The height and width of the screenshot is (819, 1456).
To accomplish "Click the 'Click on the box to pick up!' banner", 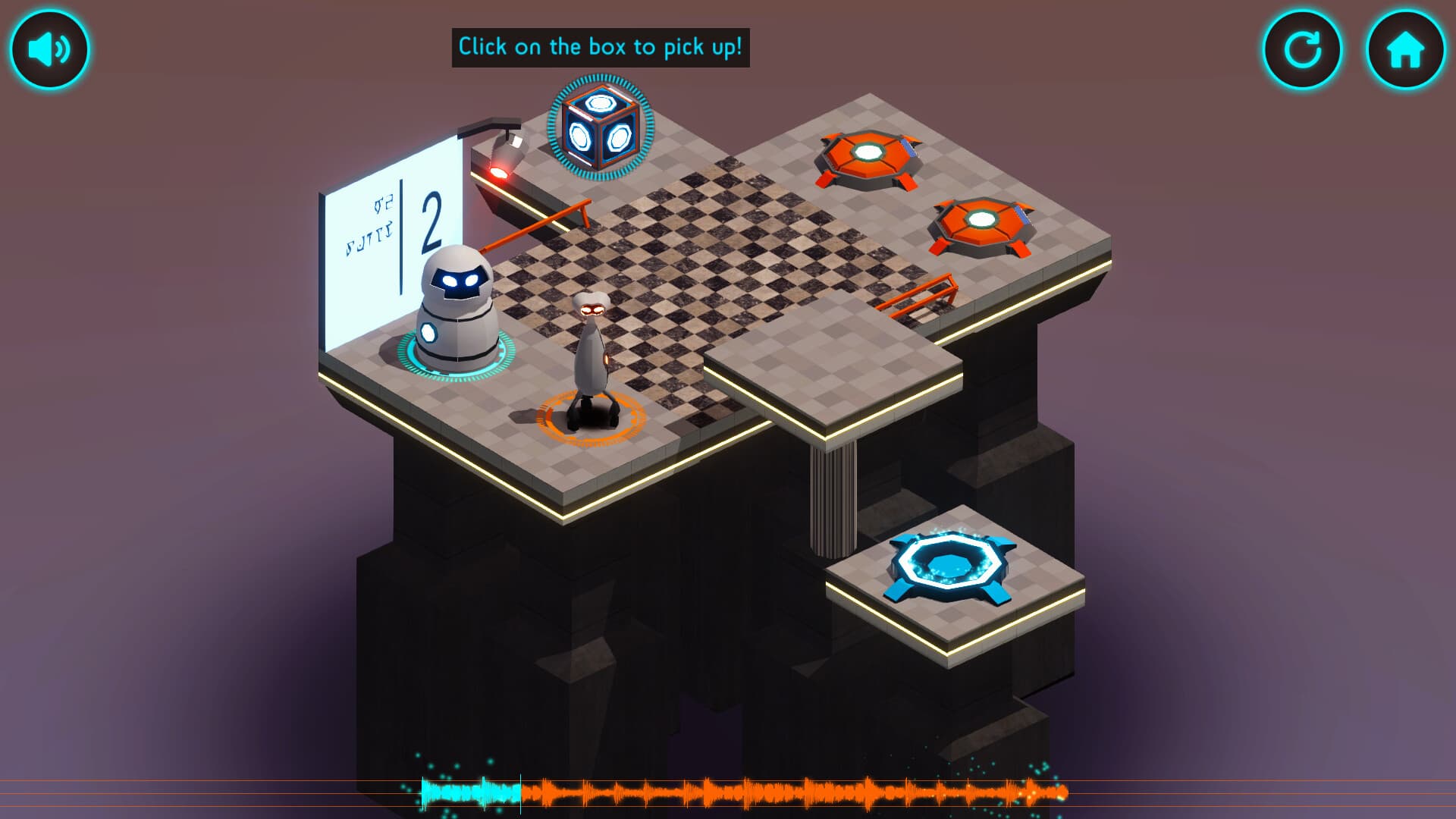I will coord(601,45).
